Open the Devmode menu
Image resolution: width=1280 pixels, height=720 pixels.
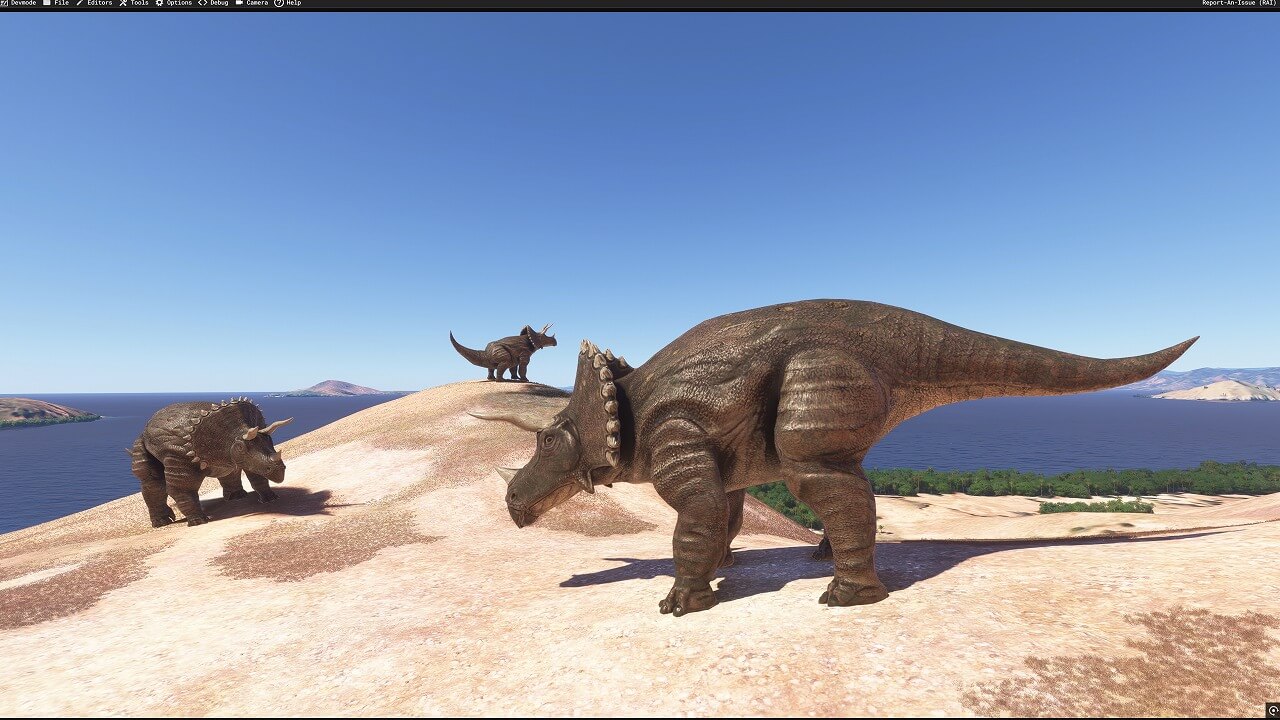tap(19, 3)
